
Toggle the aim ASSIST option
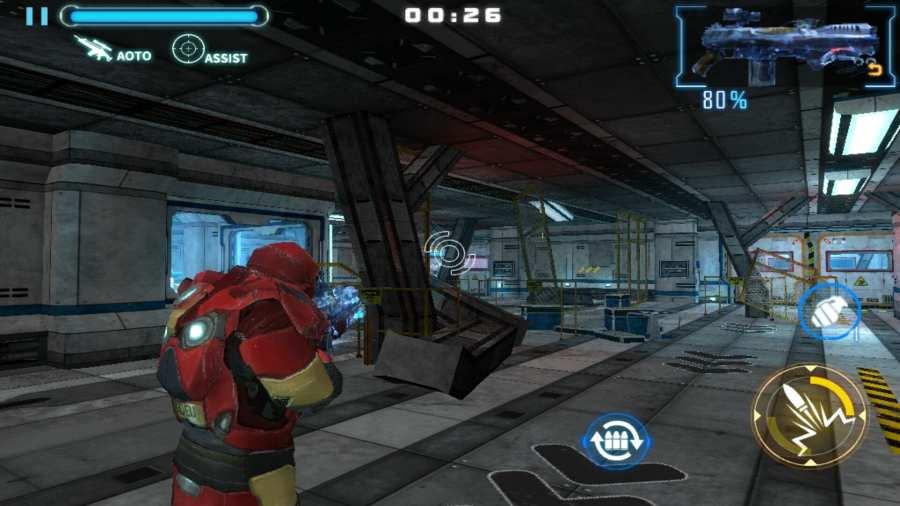209,50
